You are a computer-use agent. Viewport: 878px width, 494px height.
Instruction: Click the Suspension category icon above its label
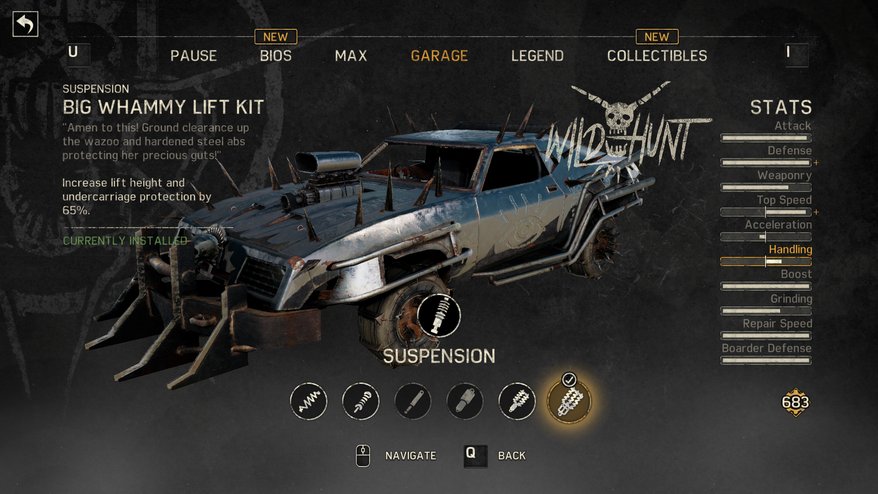[438, 316]
